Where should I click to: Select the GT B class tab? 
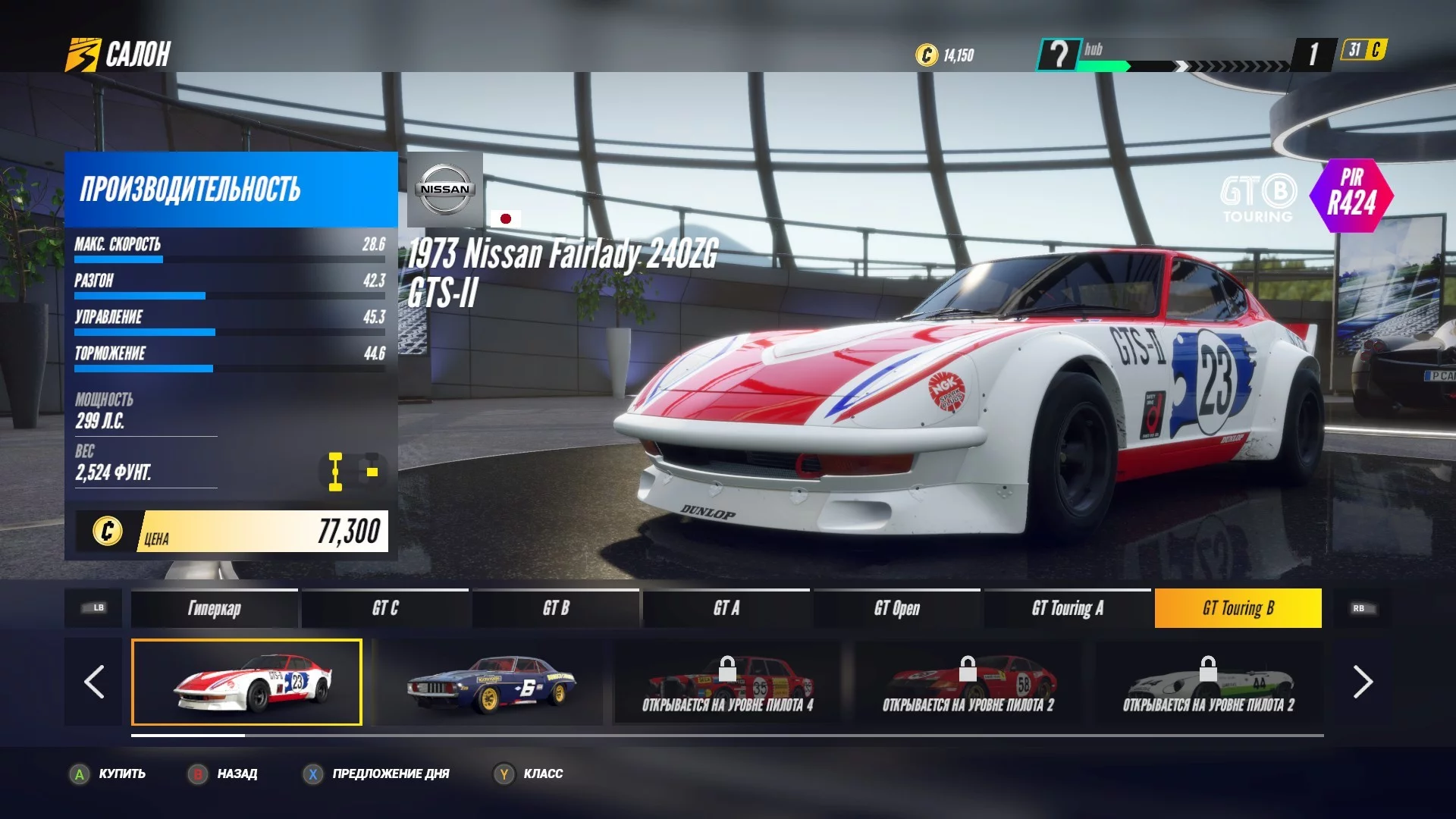pyautogui.click(x=556, y=608)
